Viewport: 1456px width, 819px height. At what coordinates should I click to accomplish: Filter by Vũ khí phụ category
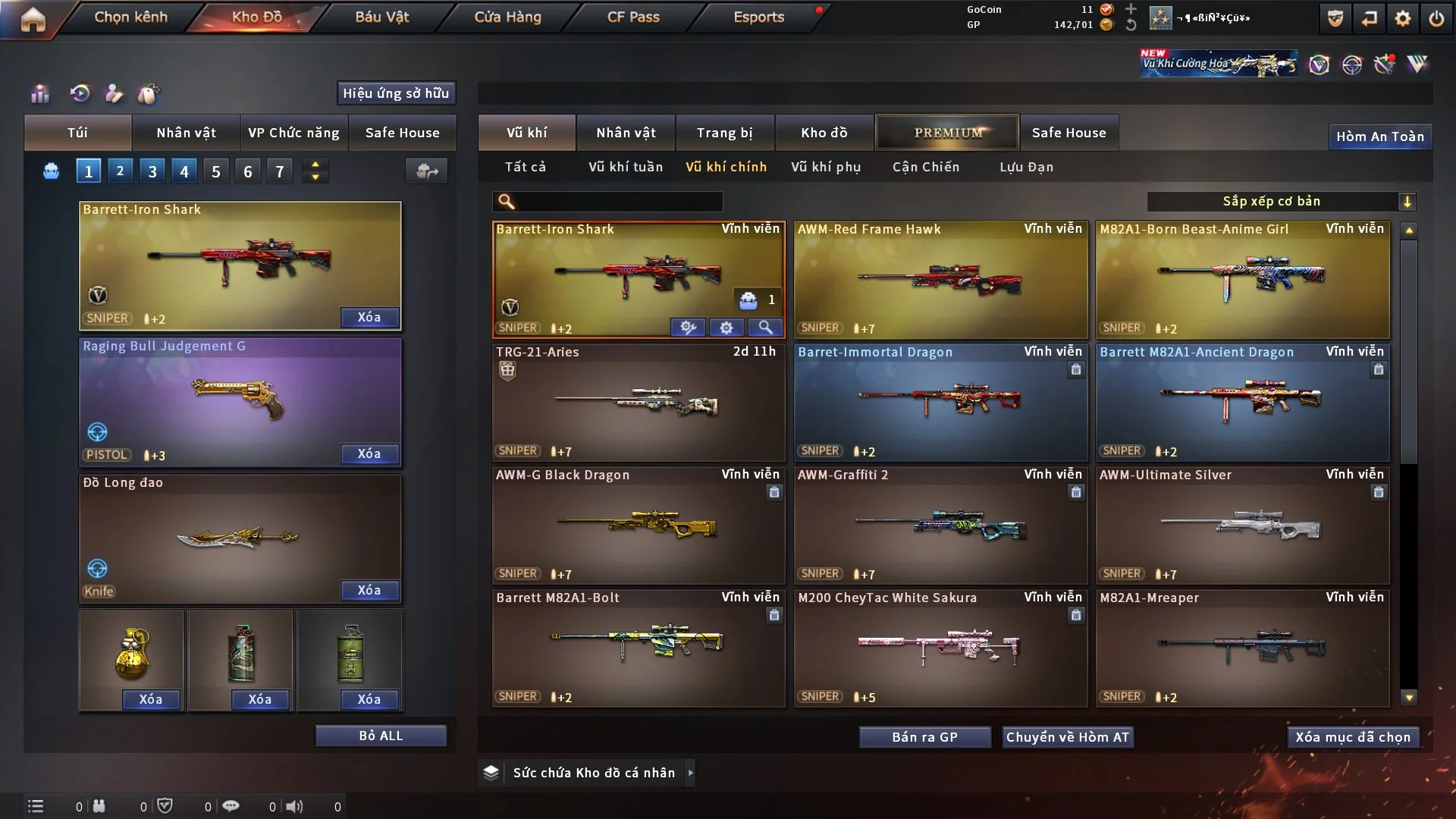pos(826,167)
